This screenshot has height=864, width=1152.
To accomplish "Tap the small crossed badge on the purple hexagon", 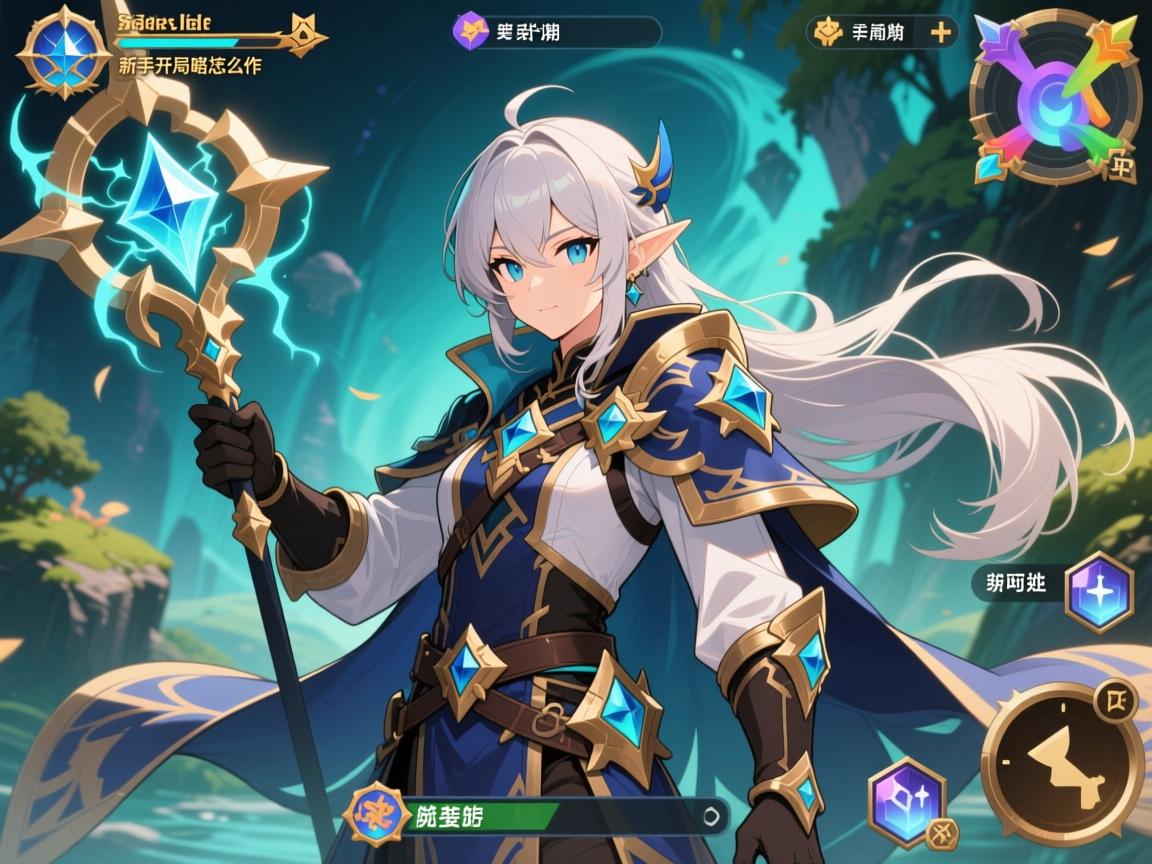I will tap(938, 834).
